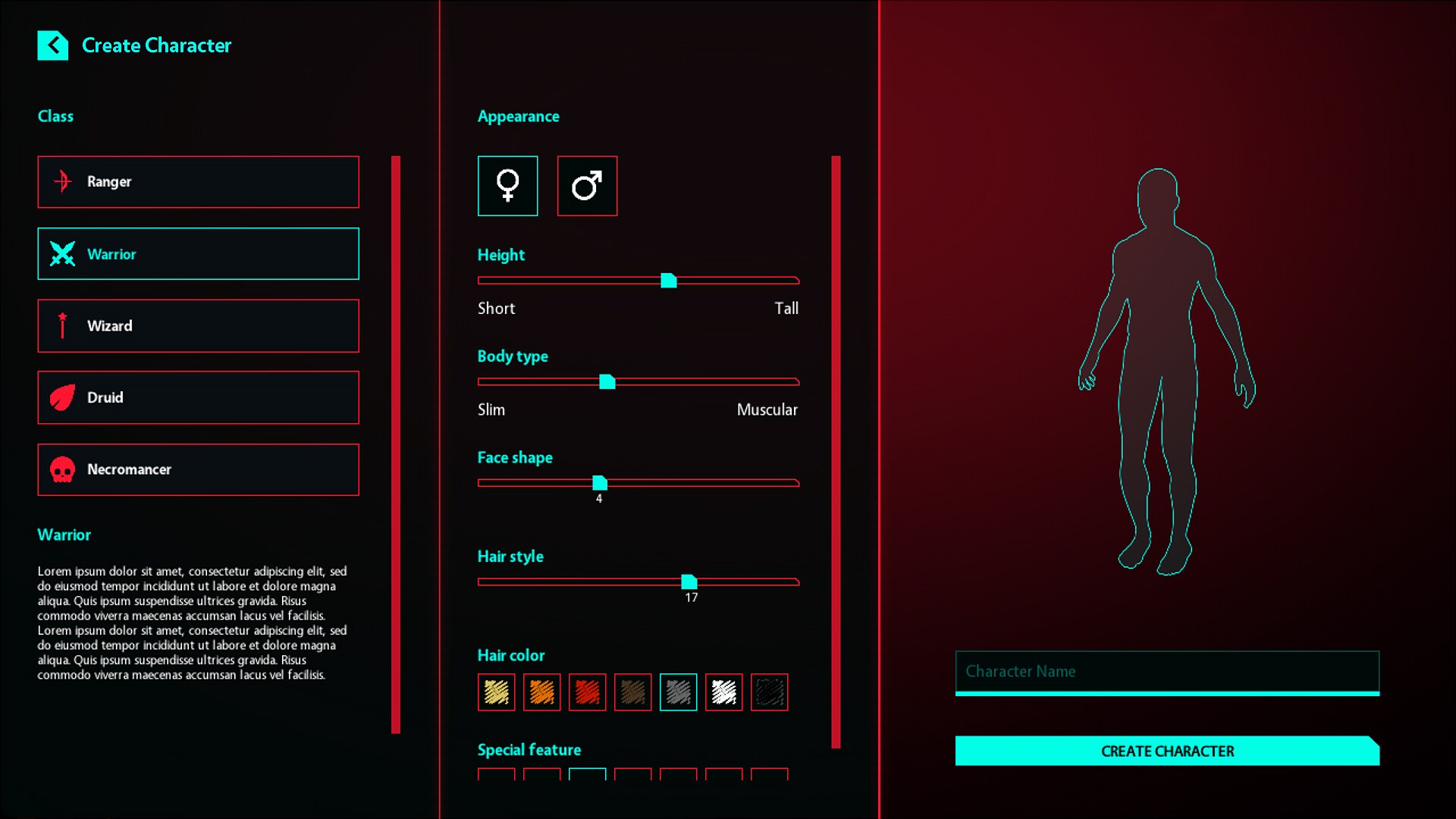Toggle the Warrior class selection
The image size is (1456, 819).
[197, 253]
